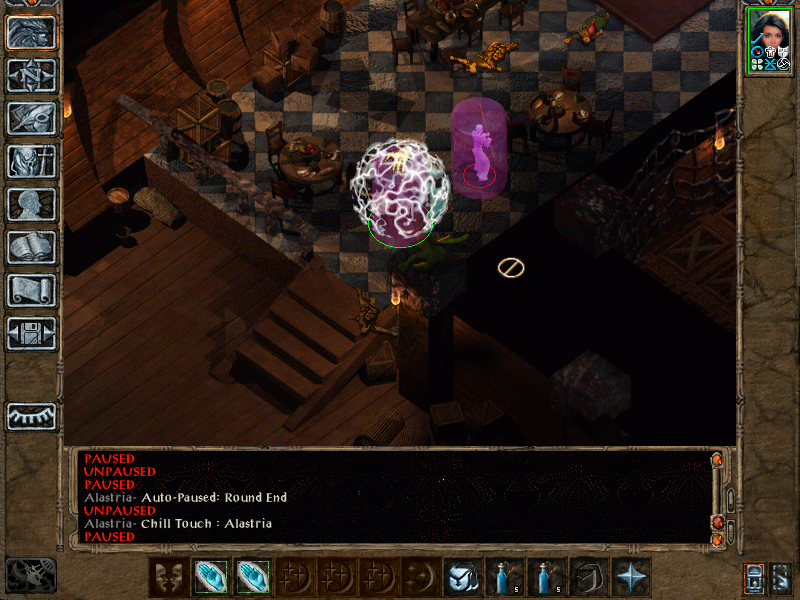The image size is (800, 600).
Task: Open the journal with the quill button
Action: click(x=31, y=118)
